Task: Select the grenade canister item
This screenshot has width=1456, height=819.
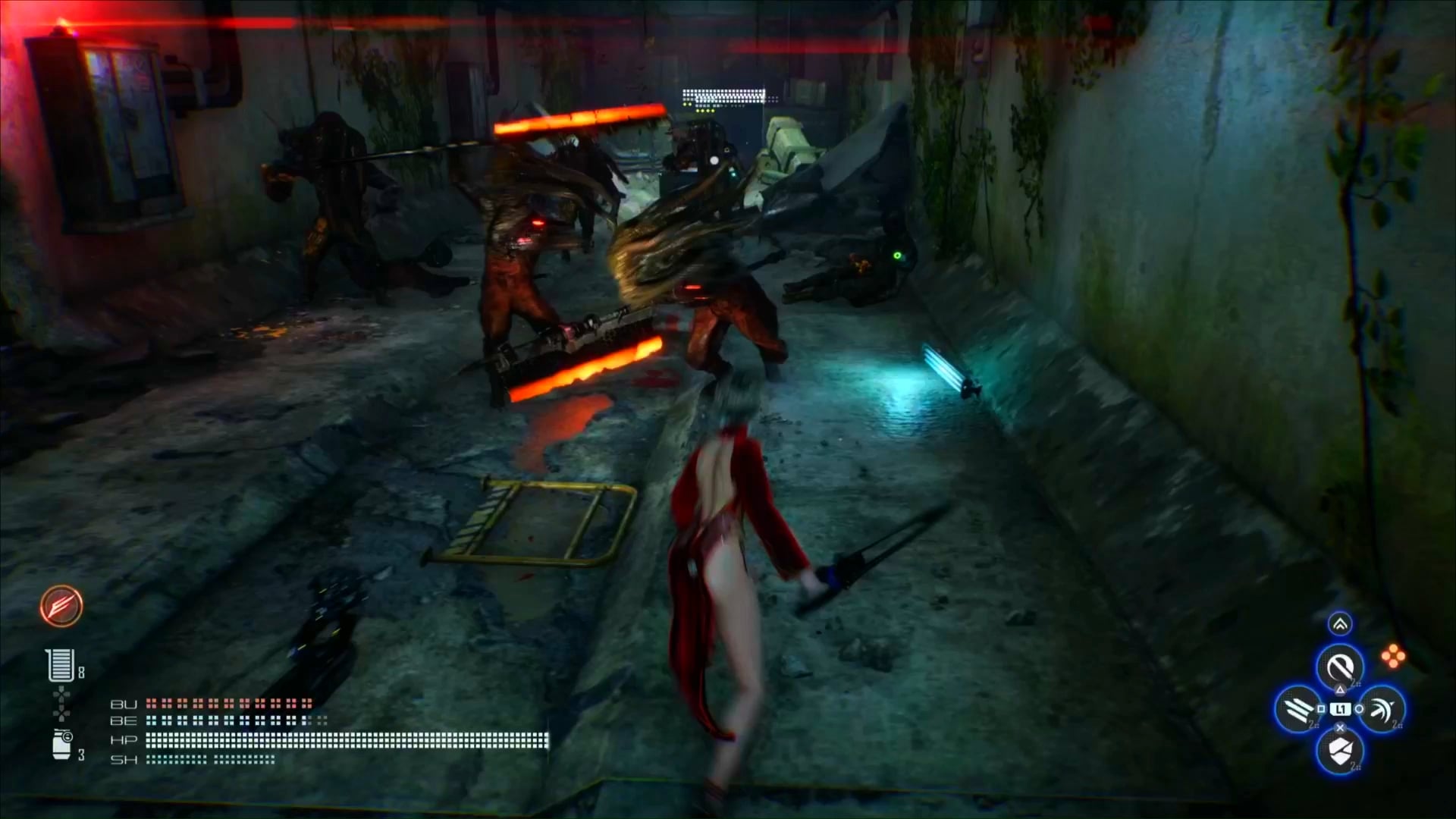Action: tap(61, 745)
